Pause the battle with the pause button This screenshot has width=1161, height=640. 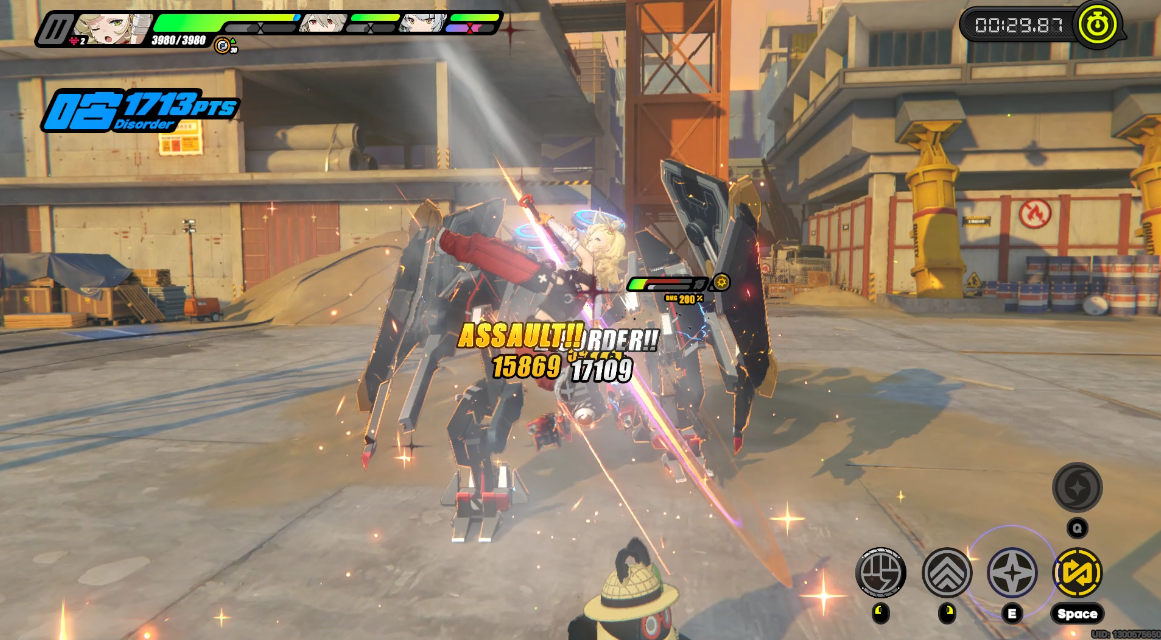(59, 28)
